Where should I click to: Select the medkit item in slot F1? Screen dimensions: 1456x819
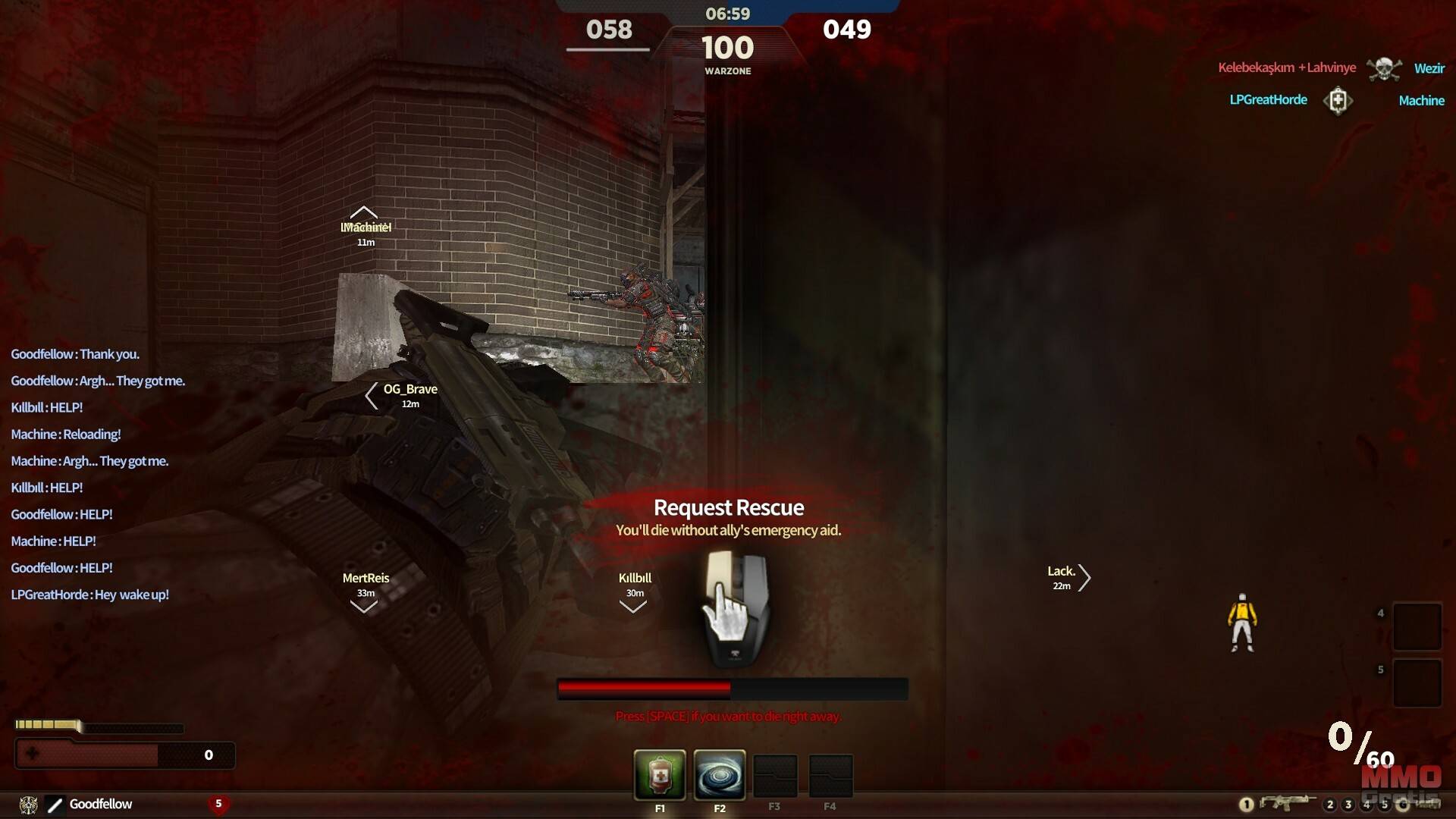pos(660,774)
